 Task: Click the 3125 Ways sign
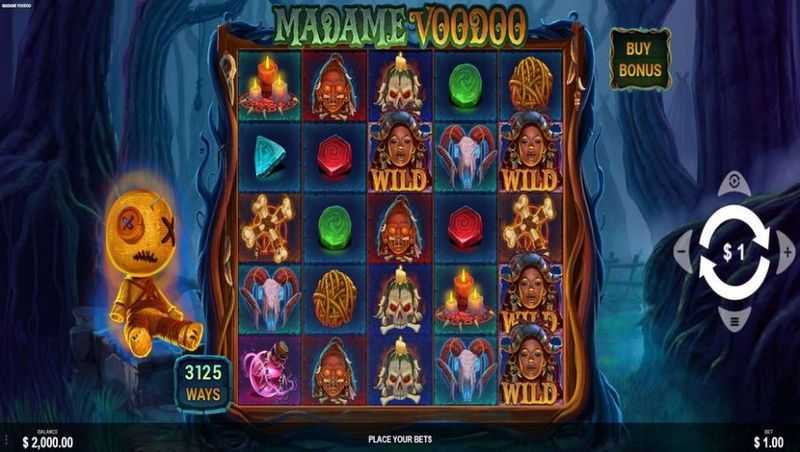click(x=201, y=382)
